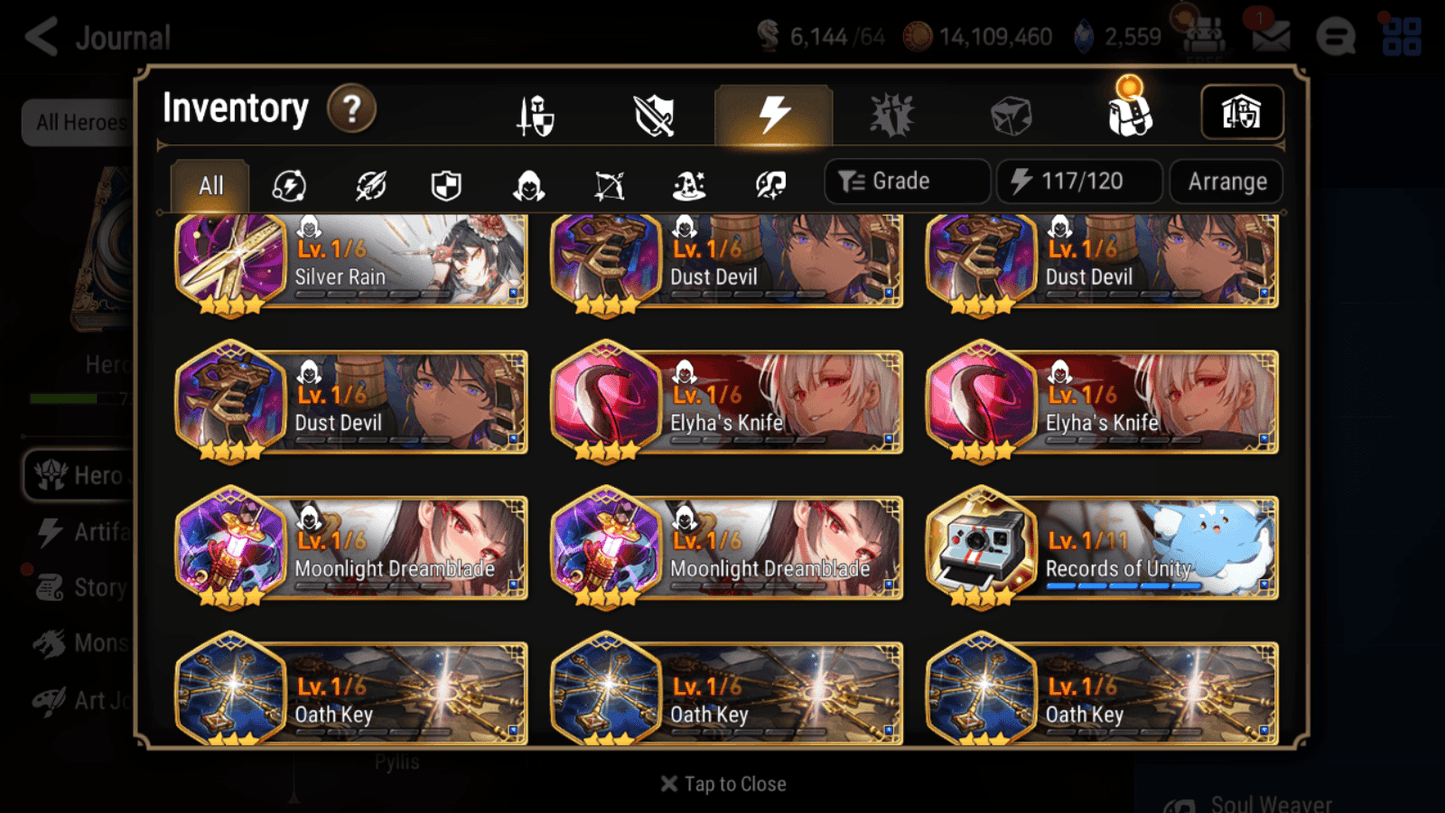The height and width of the screenshot is (813, 1445).
Task: Toggle the lightning orb artifact filter
Action: [289, 185]
